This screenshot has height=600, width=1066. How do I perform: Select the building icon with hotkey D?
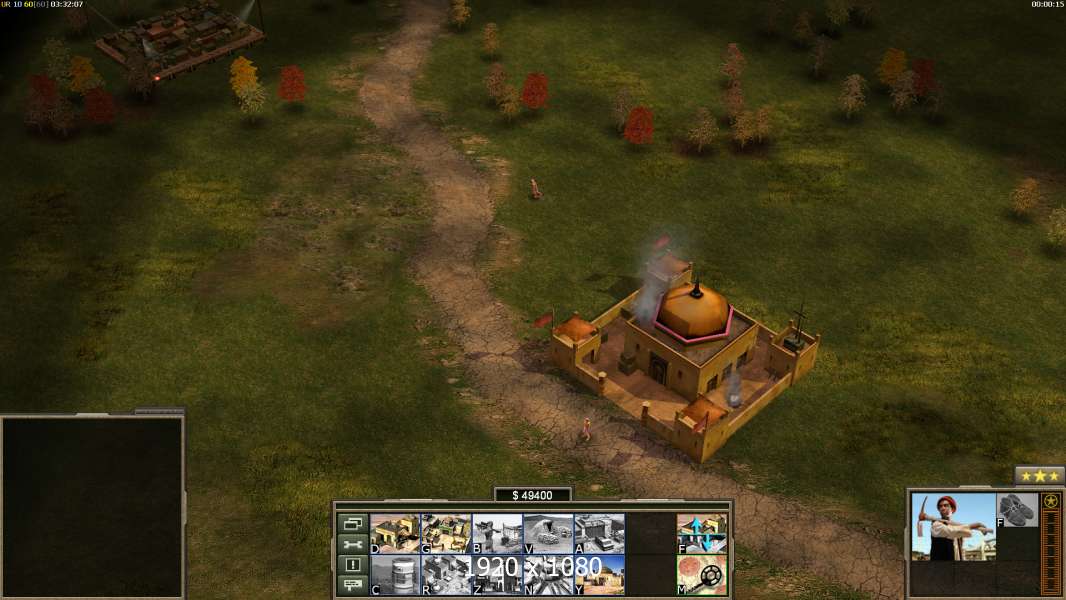pos(395,534)
